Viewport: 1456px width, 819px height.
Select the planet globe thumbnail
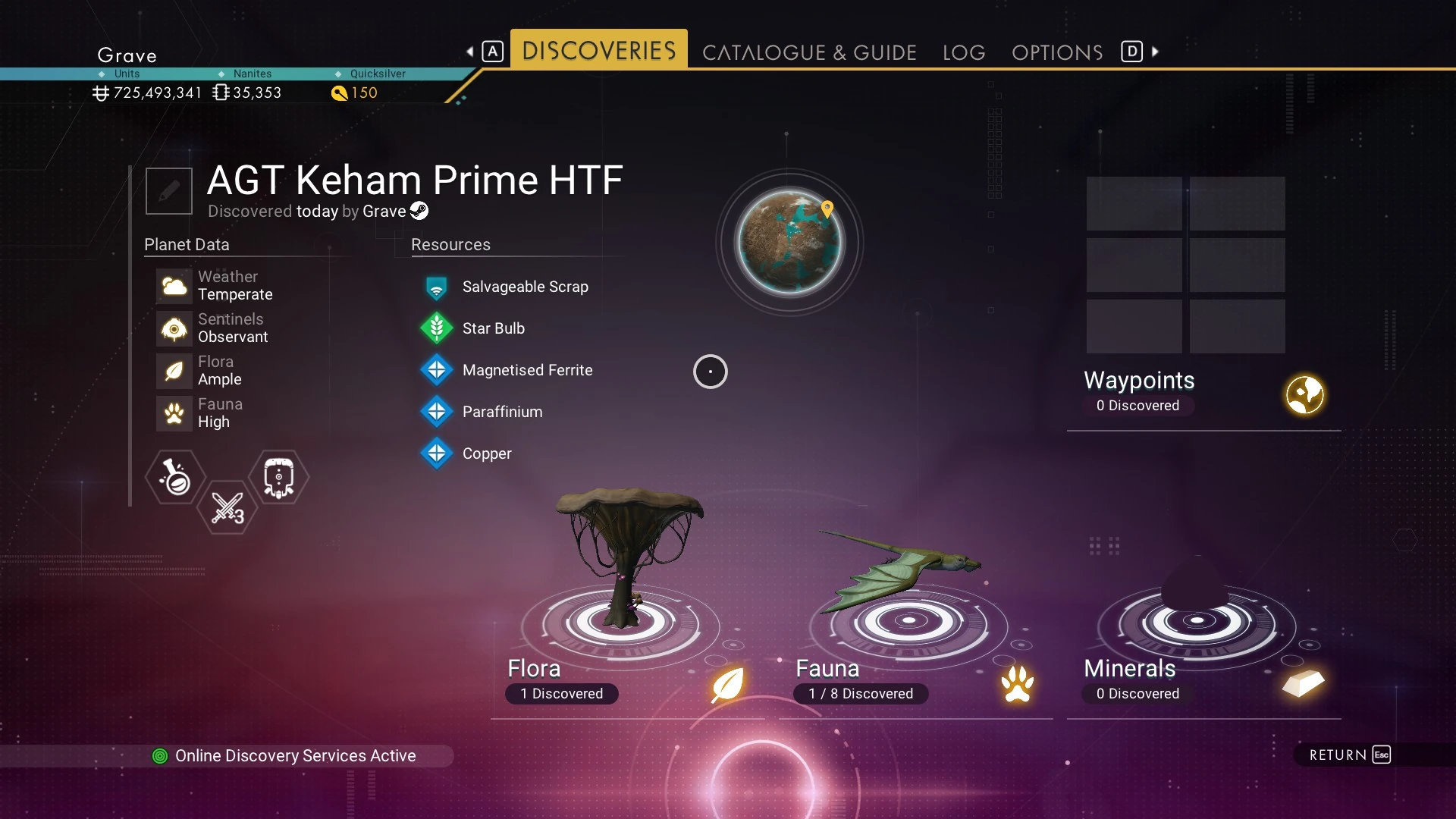pyautogui.click(x=789, y=242)
